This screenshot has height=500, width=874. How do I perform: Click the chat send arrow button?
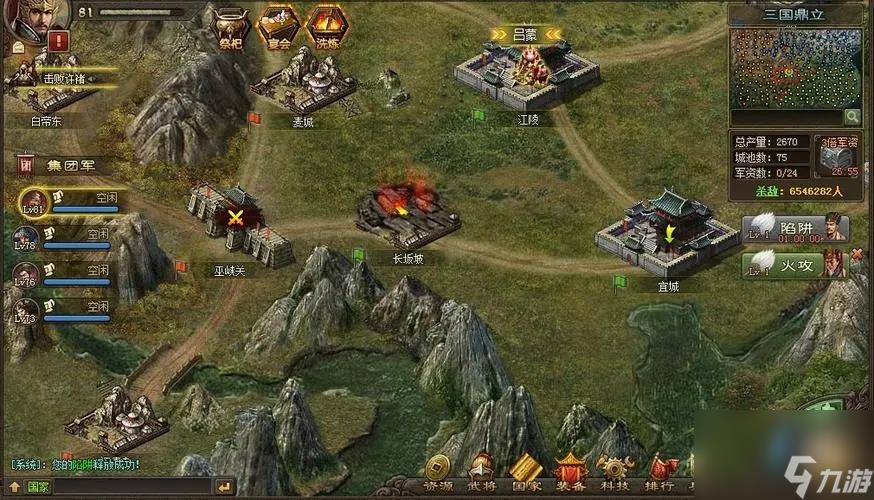tap(225, 487)
